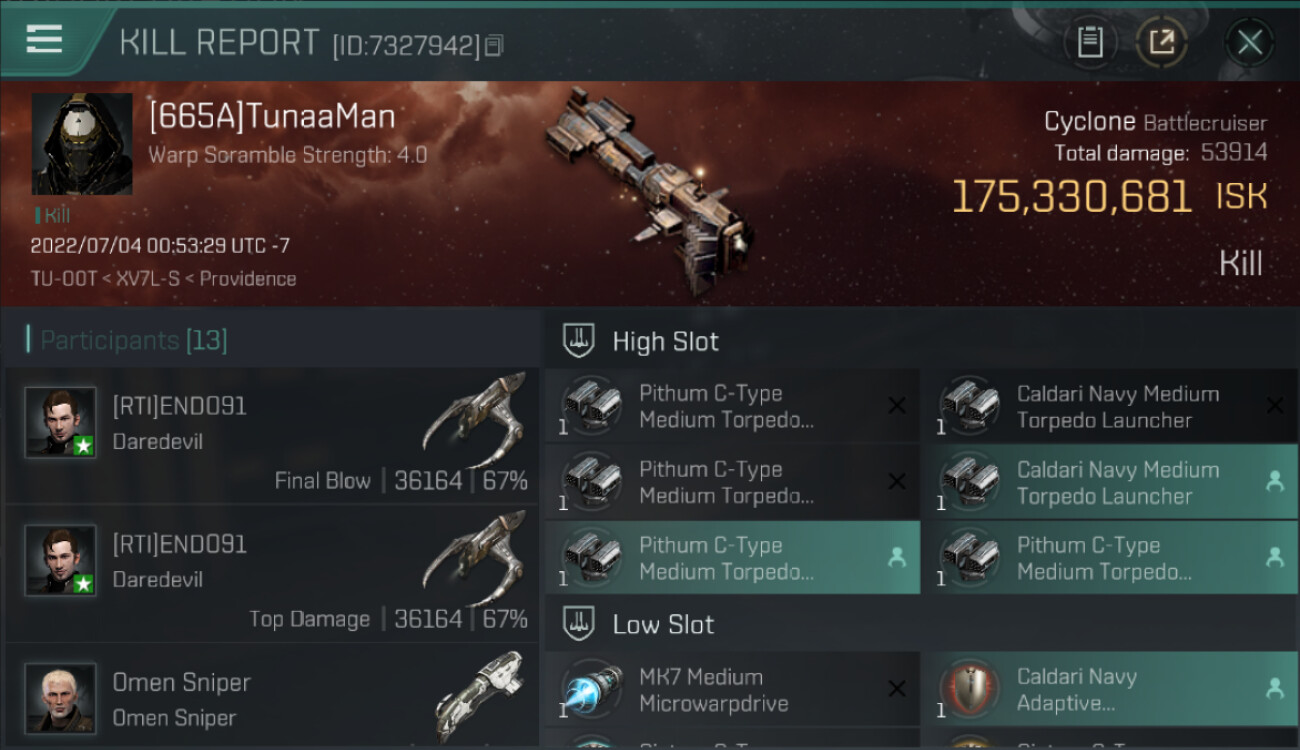Select the highlighted Caldari Navy Medium Torpedo Launcher
This screenshot has height=750, width=1300.
pyautogui.click(x=1110, y=482)
